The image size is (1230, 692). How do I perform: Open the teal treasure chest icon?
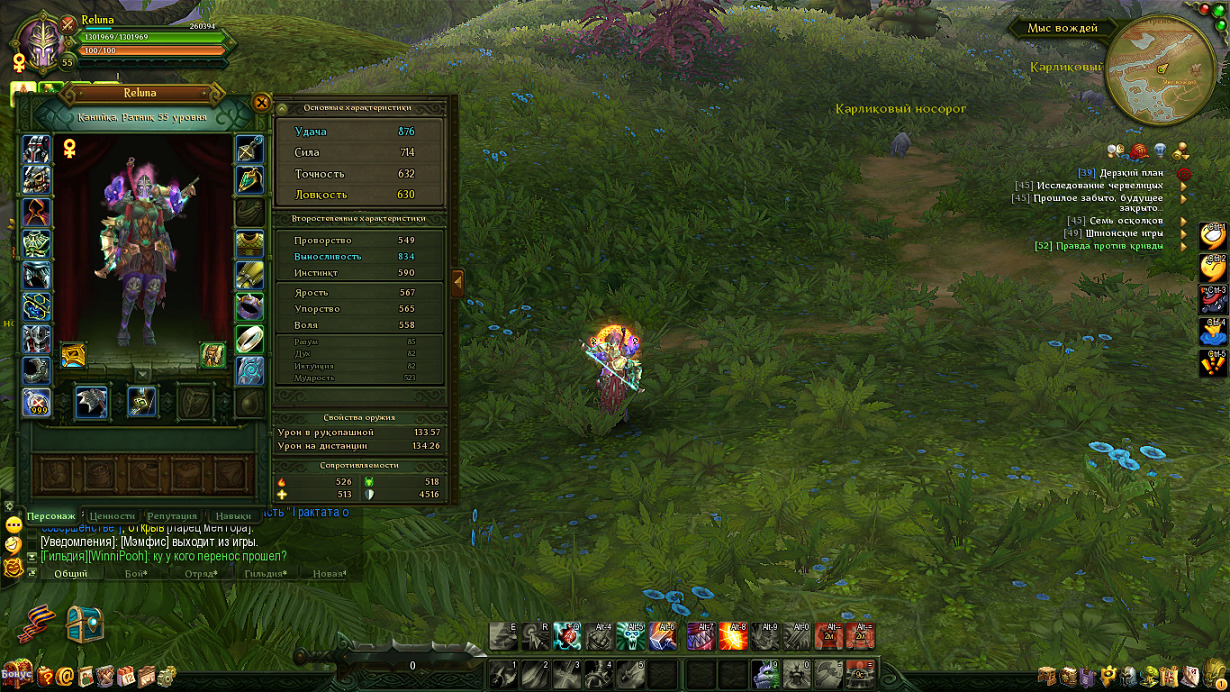pos(85,624)
